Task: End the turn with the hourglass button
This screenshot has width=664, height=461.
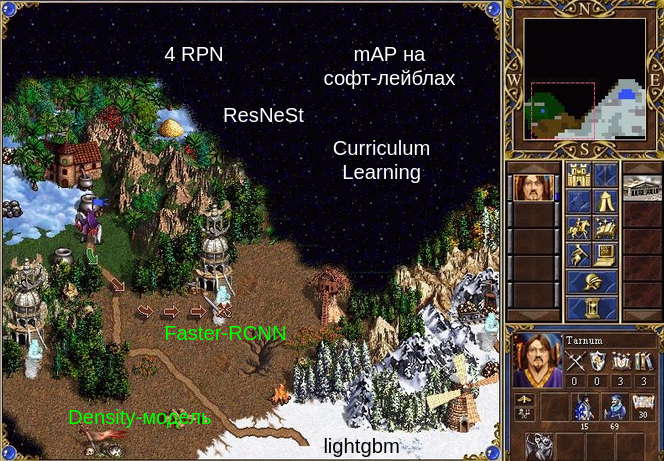Action: 593,307
